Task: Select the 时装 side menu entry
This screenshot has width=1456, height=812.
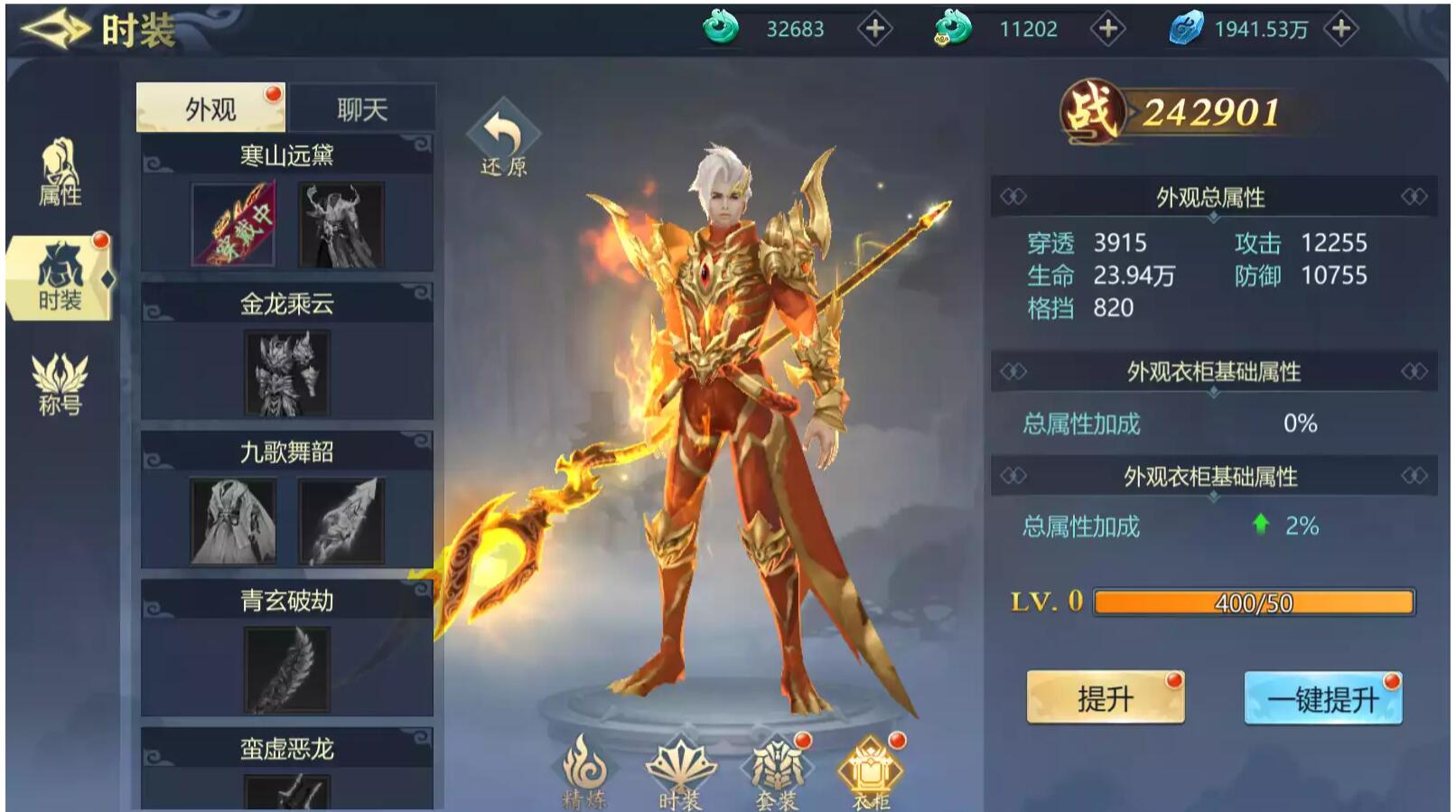Action: pos(61,279)
